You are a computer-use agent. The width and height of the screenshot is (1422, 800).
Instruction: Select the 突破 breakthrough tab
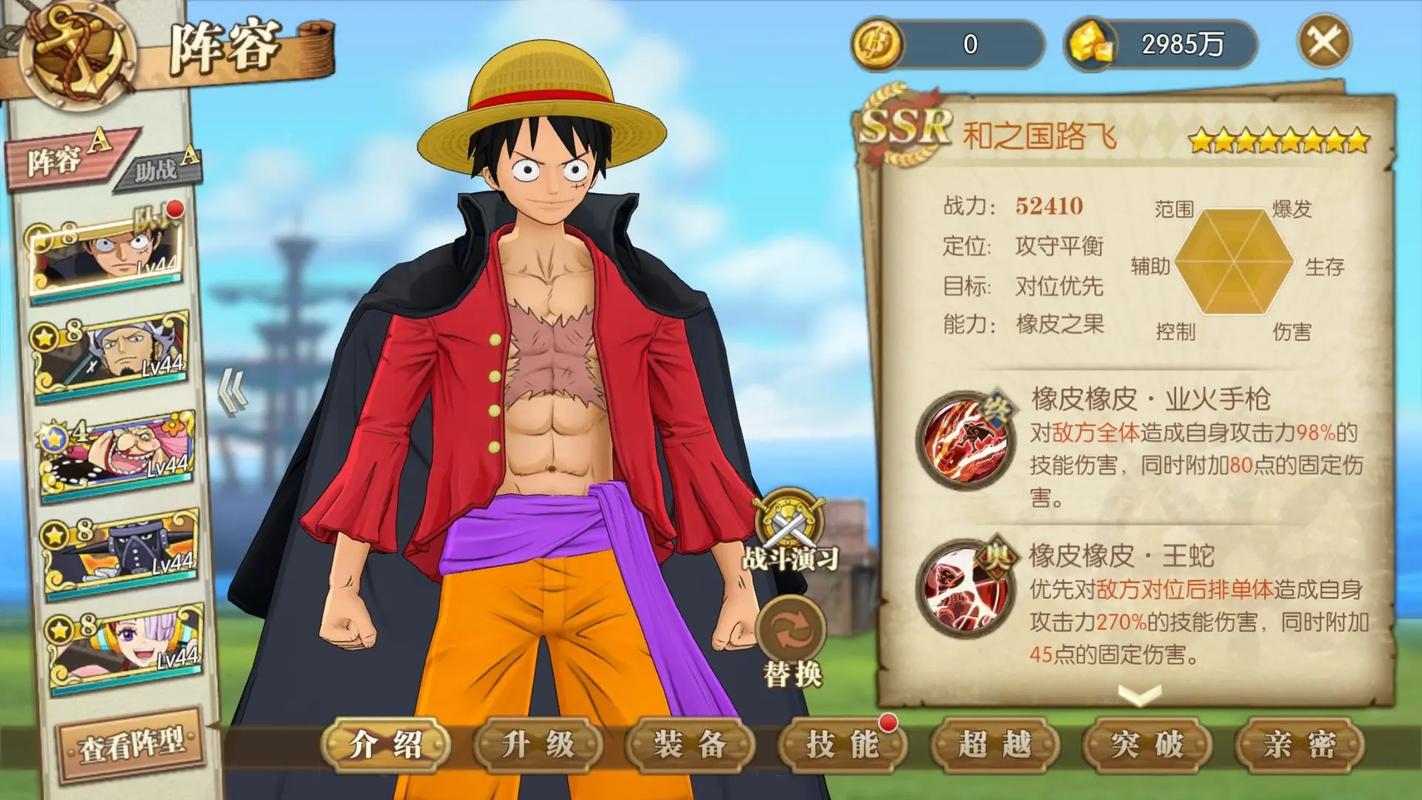pos(1146,745)
